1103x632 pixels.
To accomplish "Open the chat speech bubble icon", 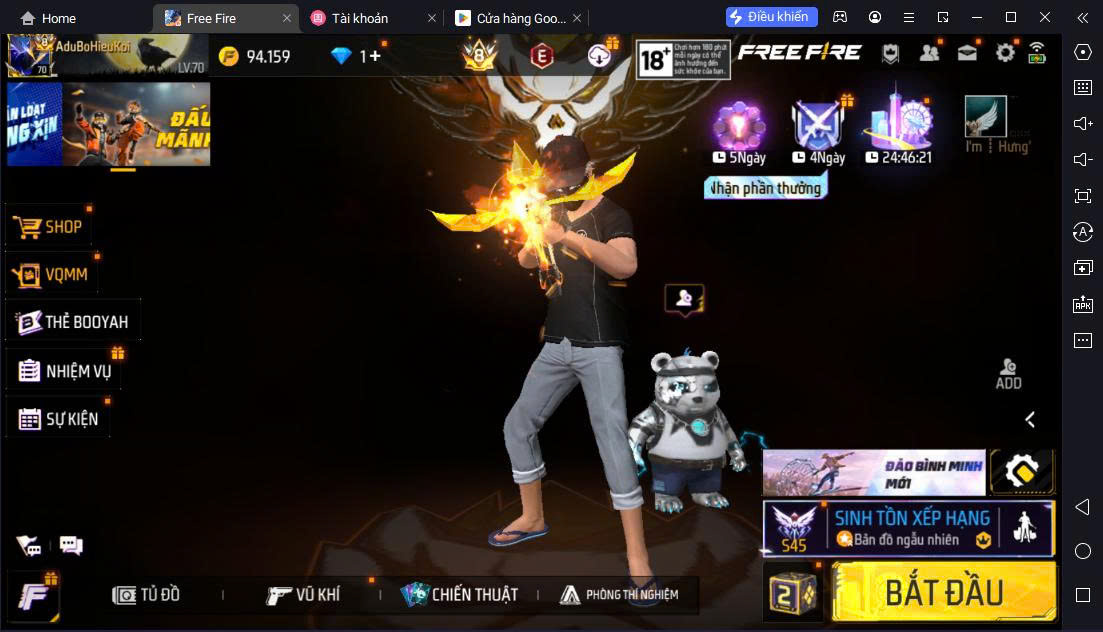I will [71, 545].
